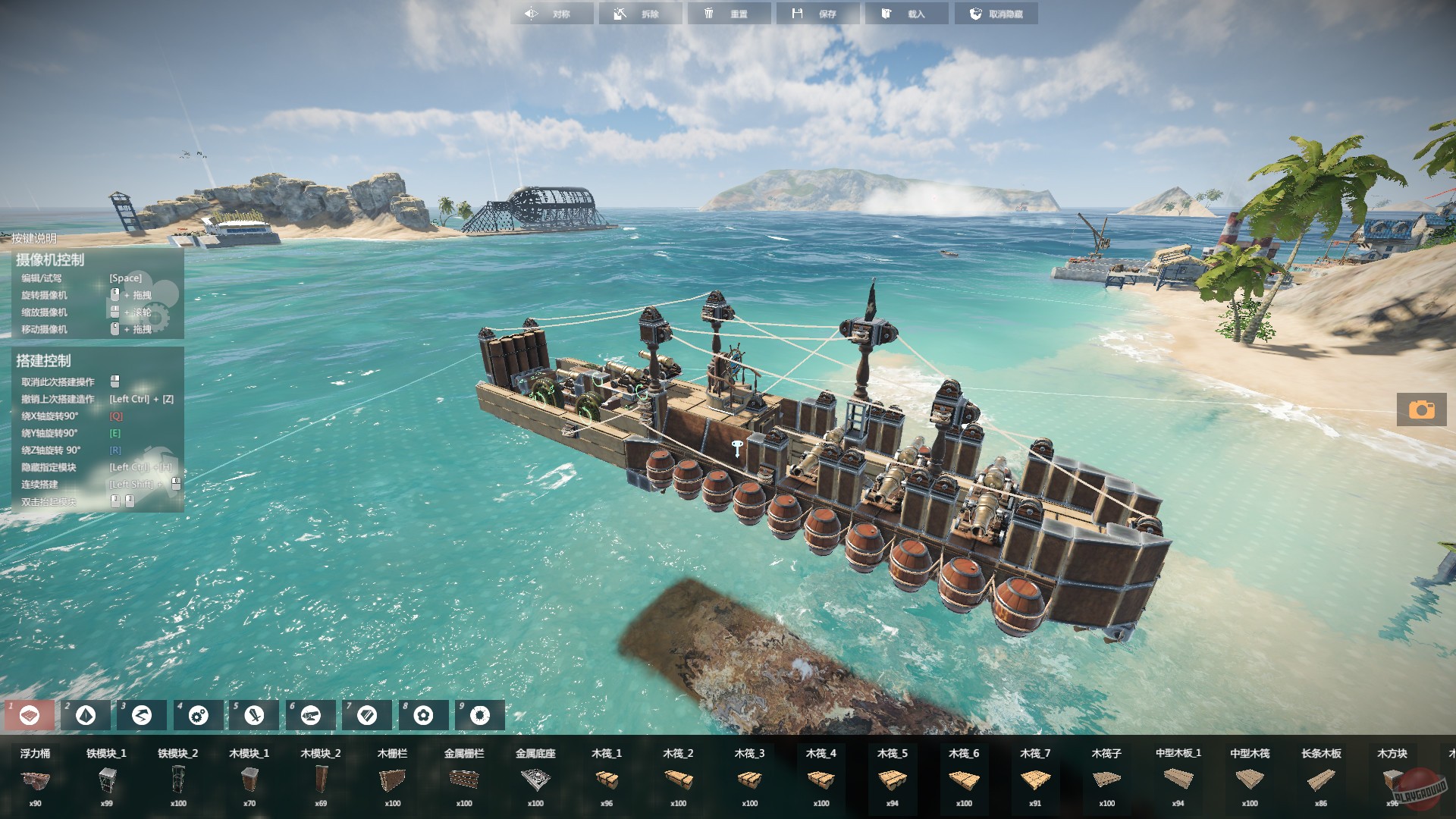
Task: Click the 载入 load button
Action: 907,13
